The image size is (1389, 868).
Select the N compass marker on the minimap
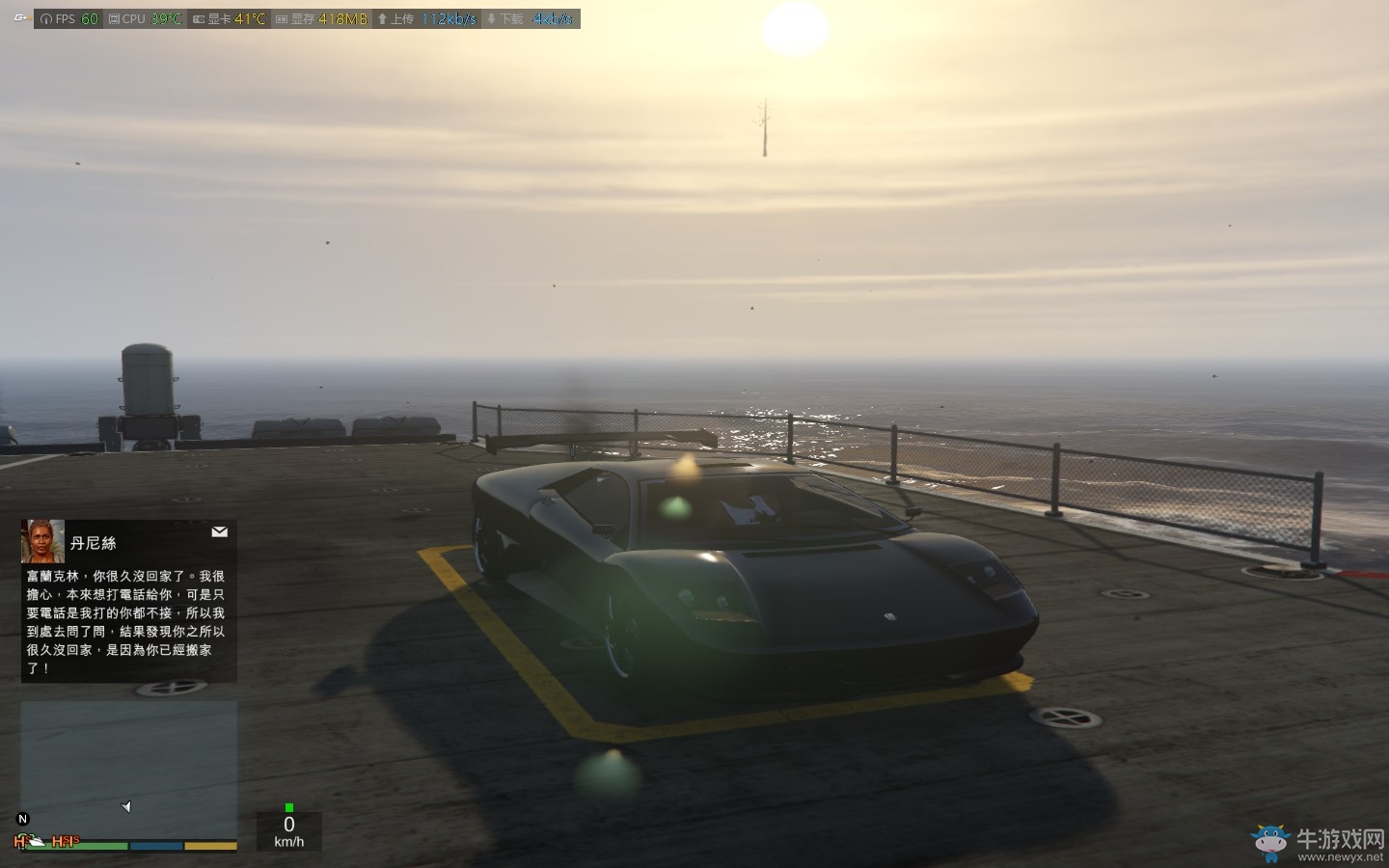[21, 819]
